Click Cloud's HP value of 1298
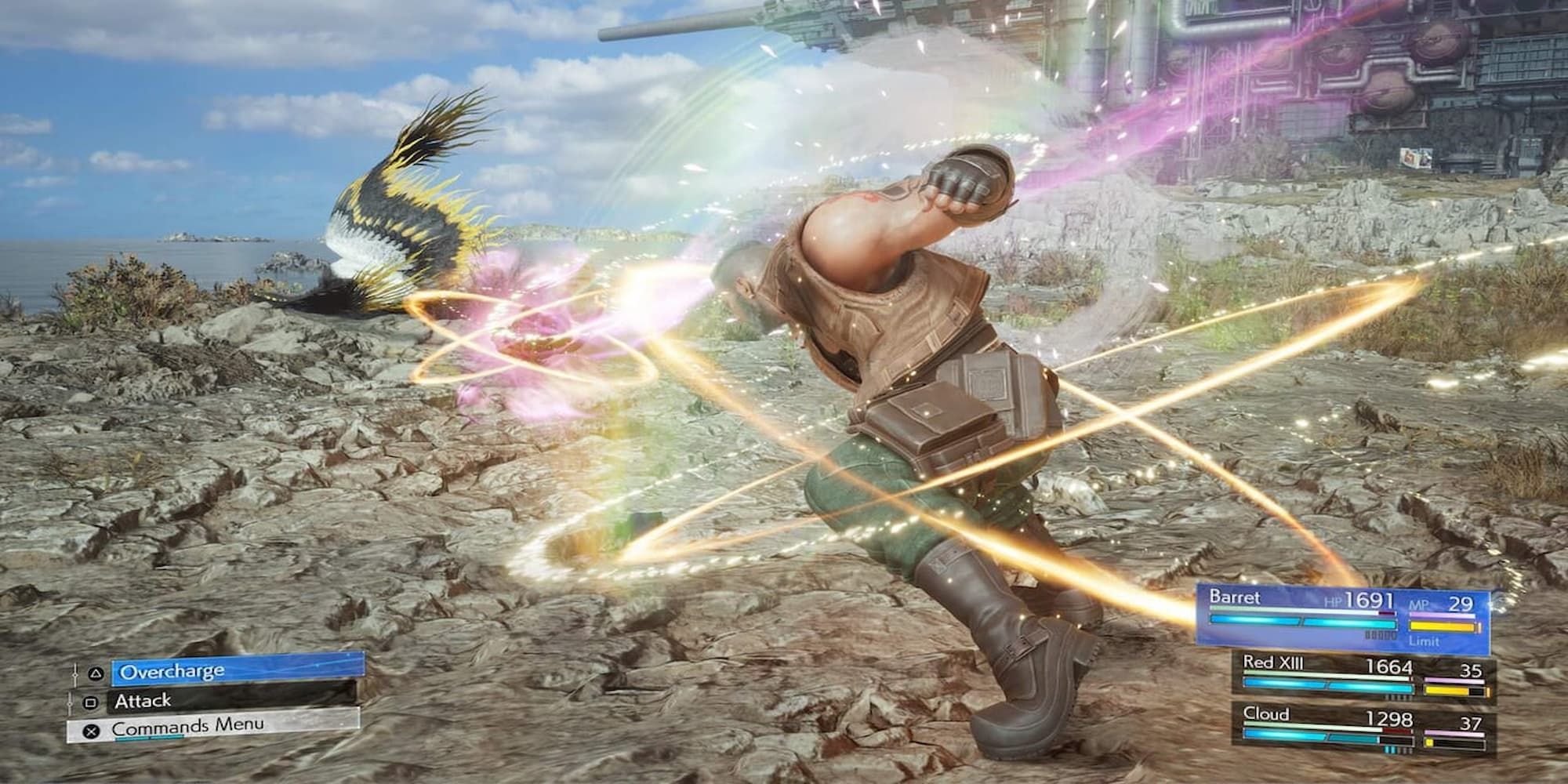The image size is (1568, 784). point(1389,719)
